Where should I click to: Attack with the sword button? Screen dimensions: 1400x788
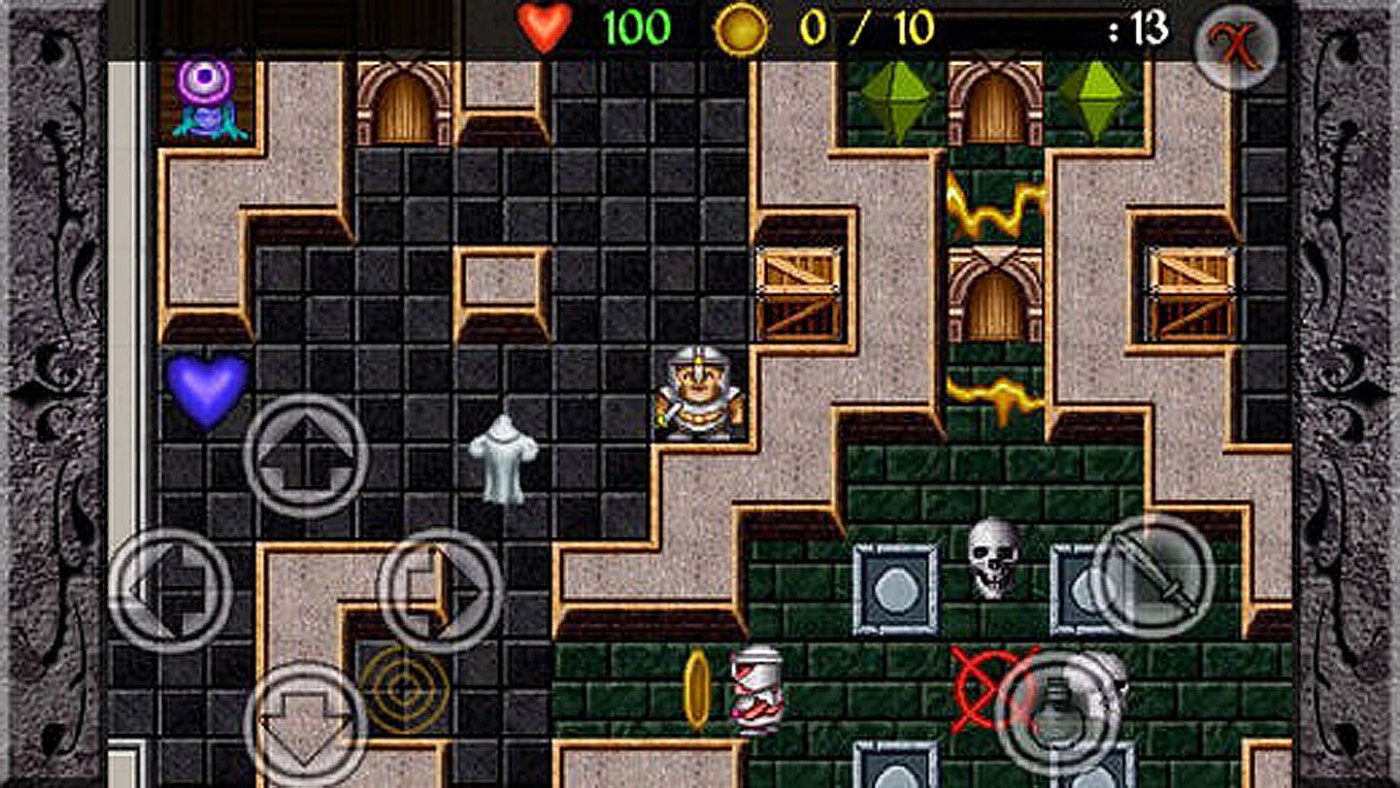coord(1154,575)
